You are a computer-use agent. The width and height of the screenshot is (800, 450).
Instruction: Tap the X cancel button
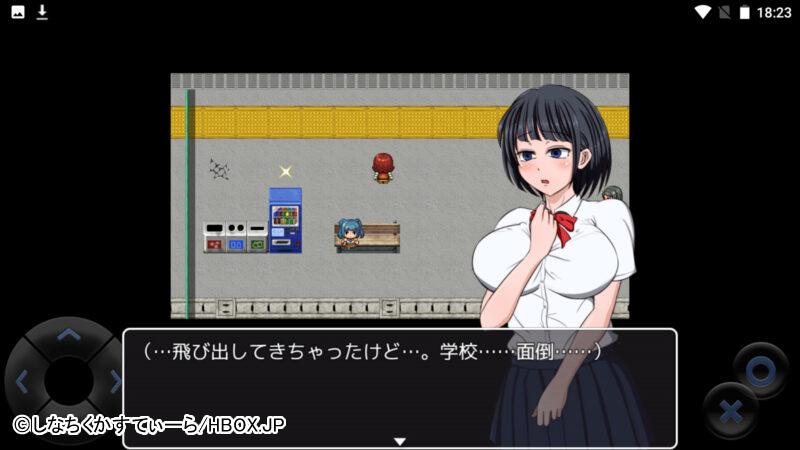[x=730, y=410]
